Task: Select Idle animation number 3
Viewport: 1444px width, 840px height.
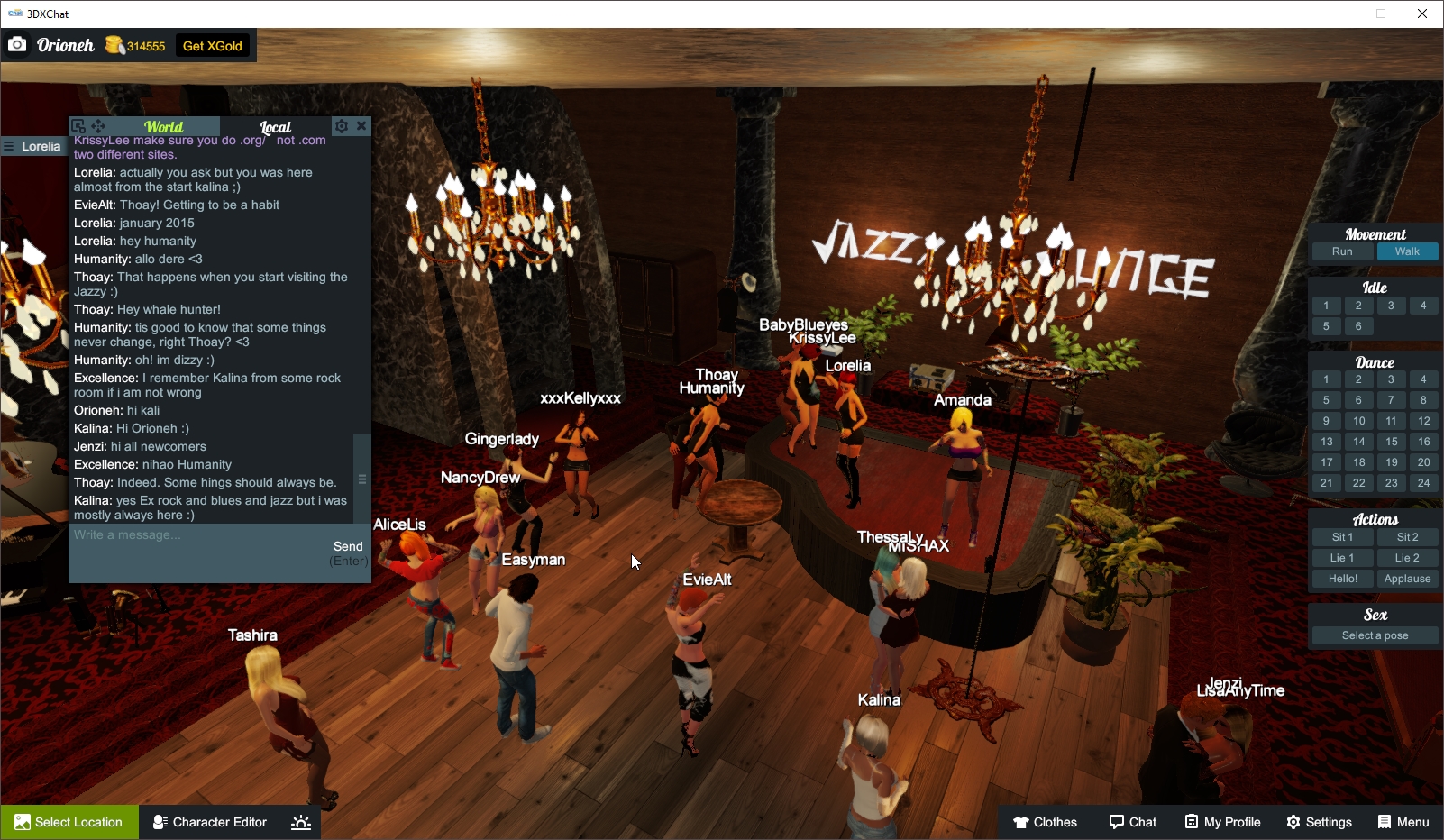Action: pyautogui.click(x=1391, y=306)
